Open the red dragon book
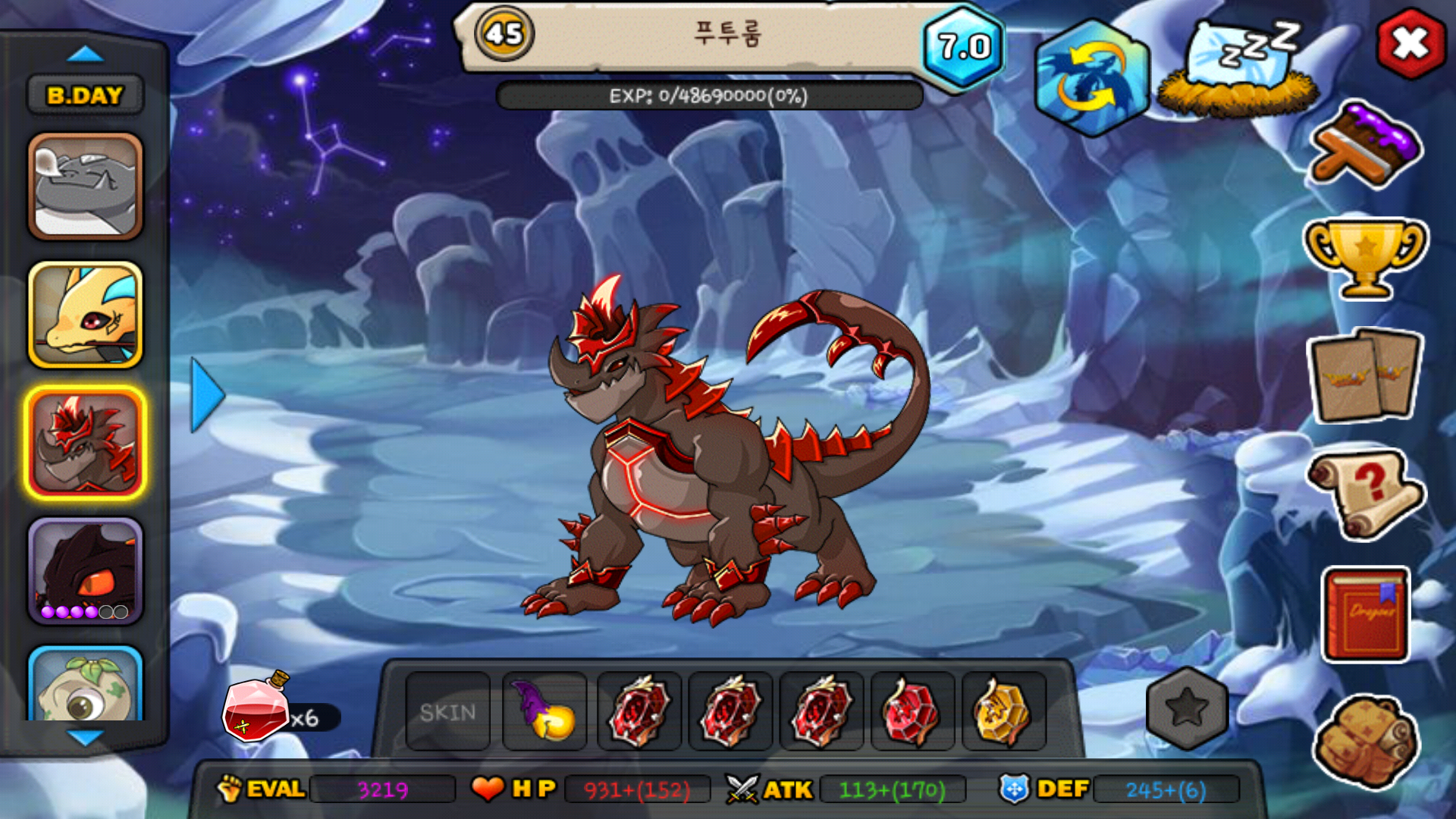 [x=1366, y=614]
